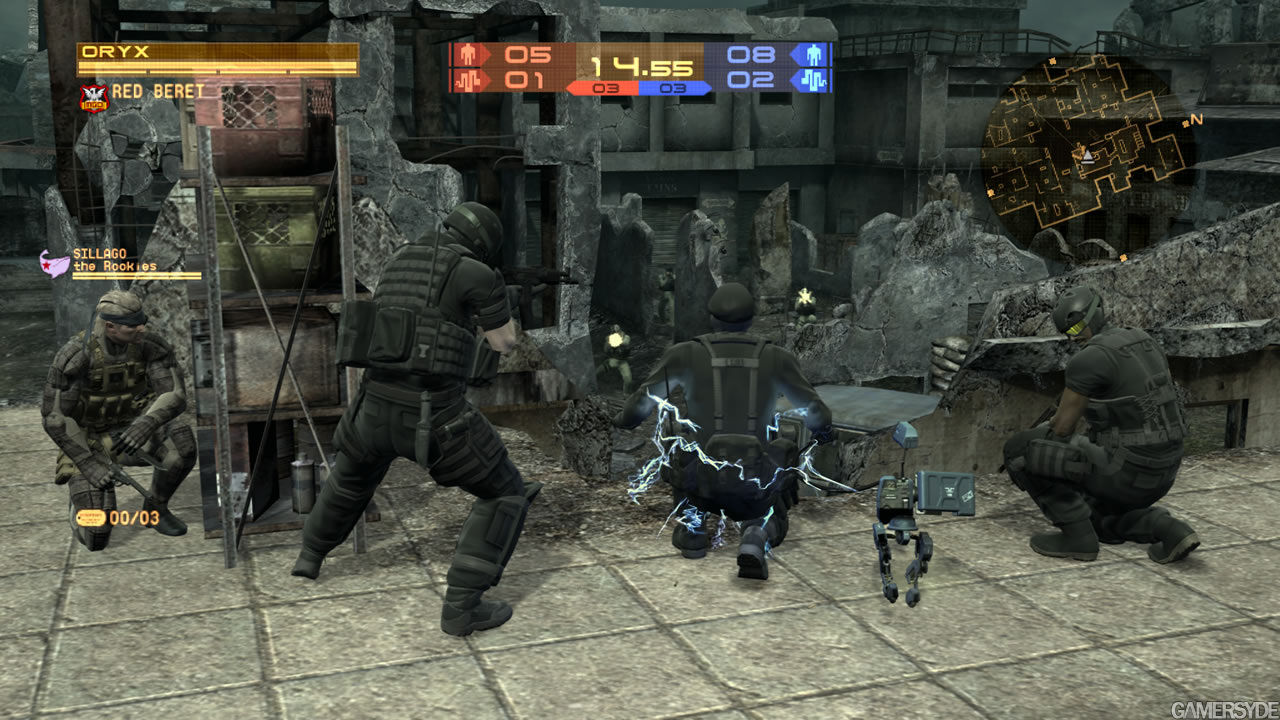Image resolution: width=1280 pixels, height=720 pixels.
Task: Click the white player arrow on minimap
Action: [1084, 155]
